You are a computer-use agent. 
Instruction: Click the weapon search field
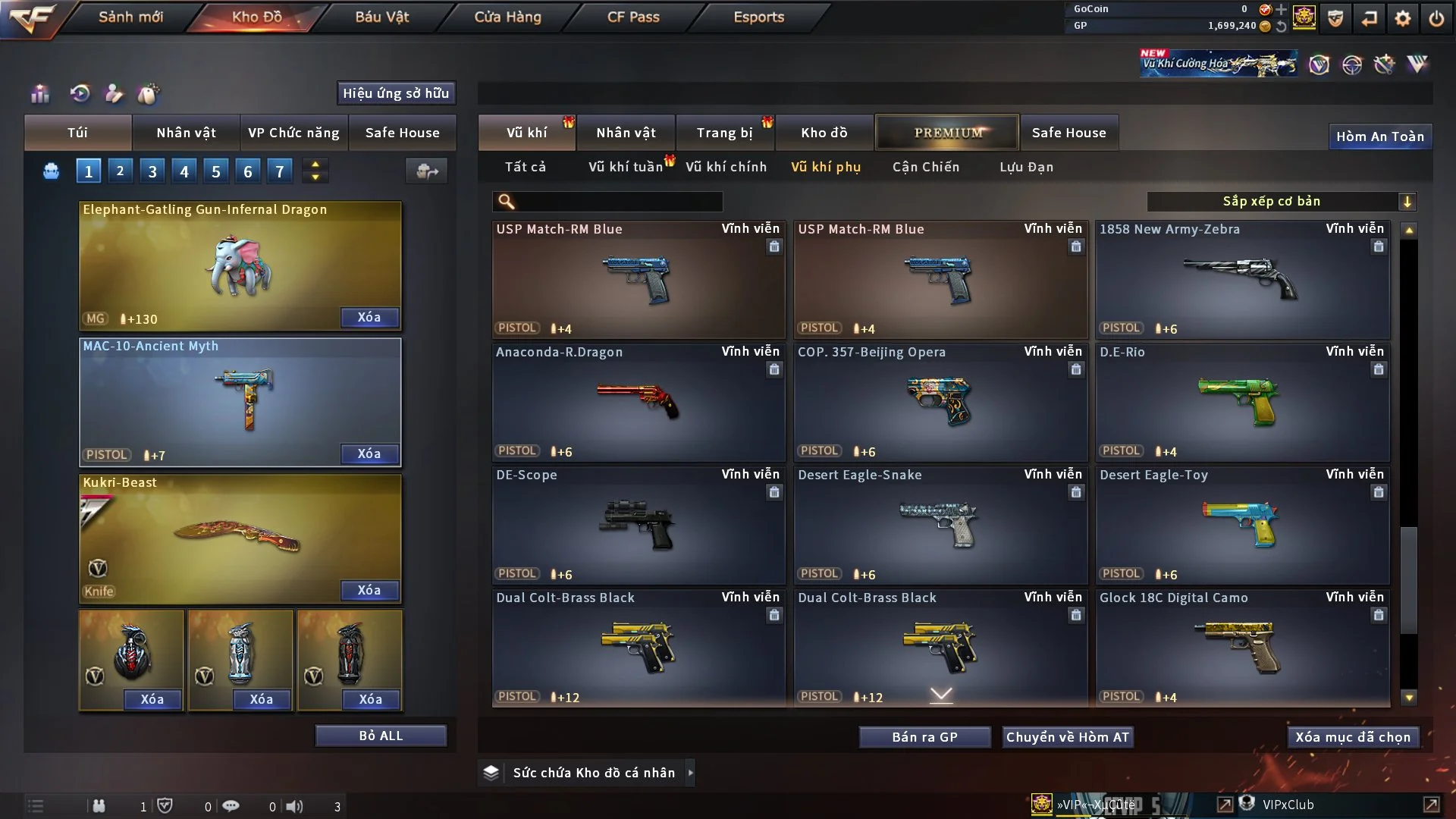click(x=618, y=202)
